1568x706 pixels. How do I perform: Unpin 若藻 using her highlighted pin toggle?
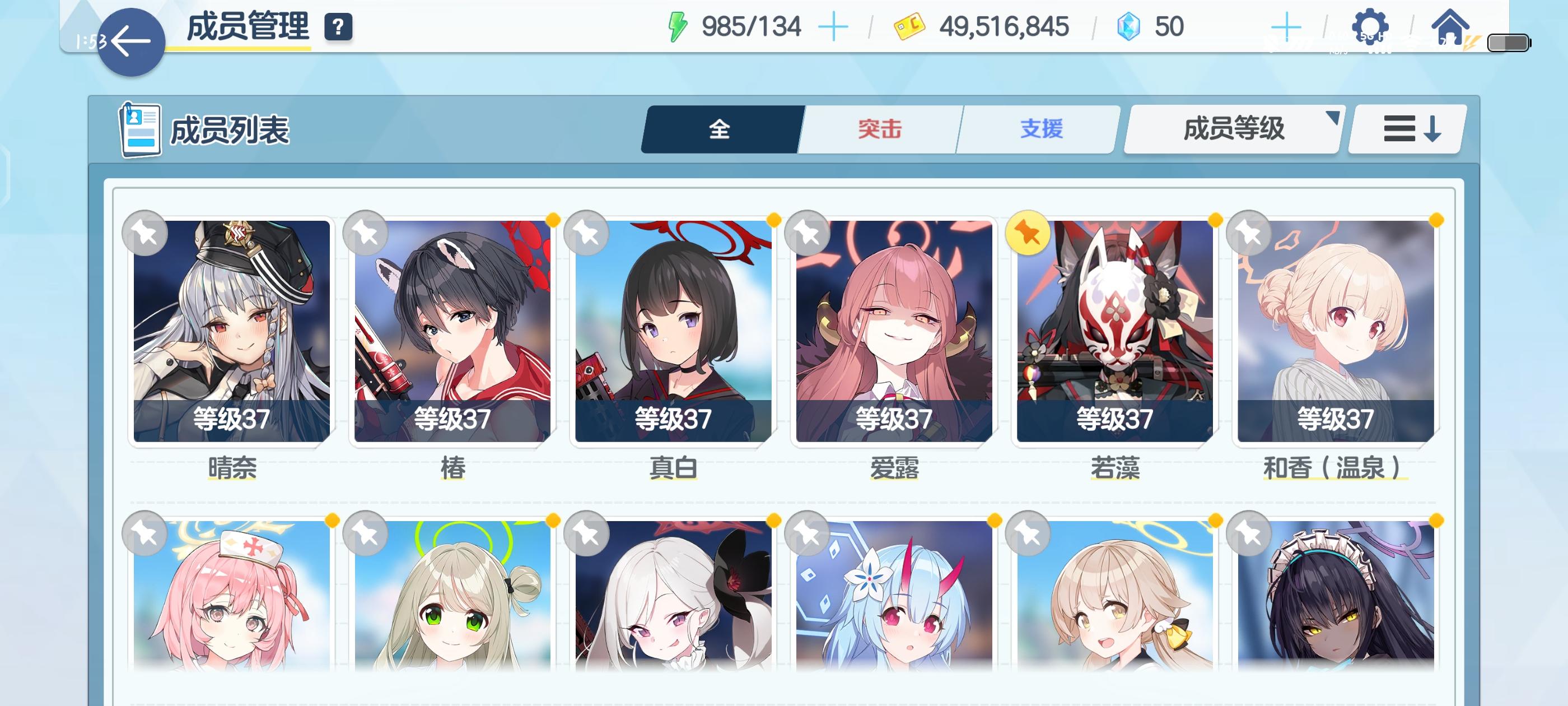coord(1029,234)
